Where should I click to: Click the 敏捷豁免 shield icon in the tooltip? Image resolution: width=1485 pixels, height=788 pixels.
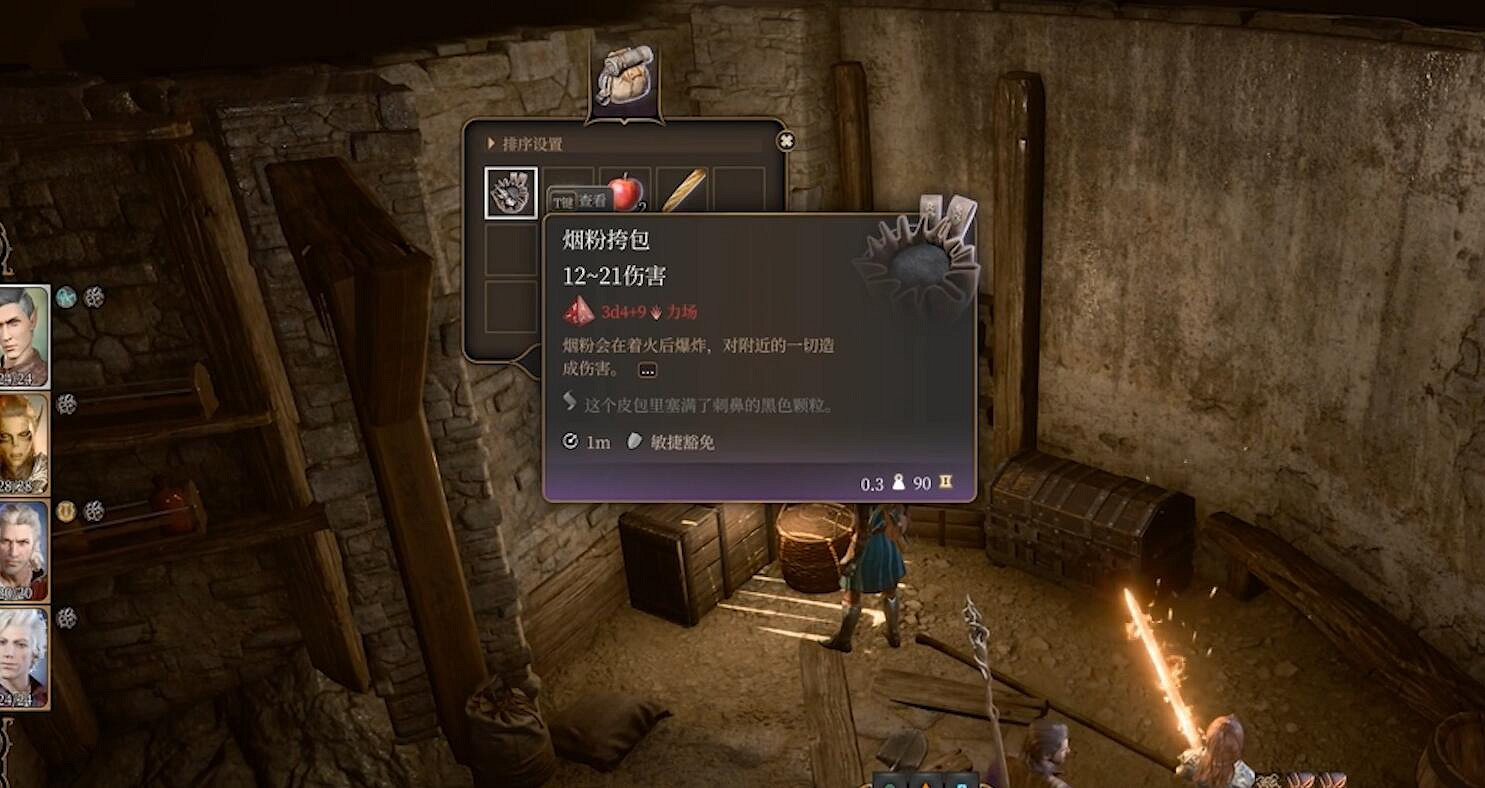point(632,441)
